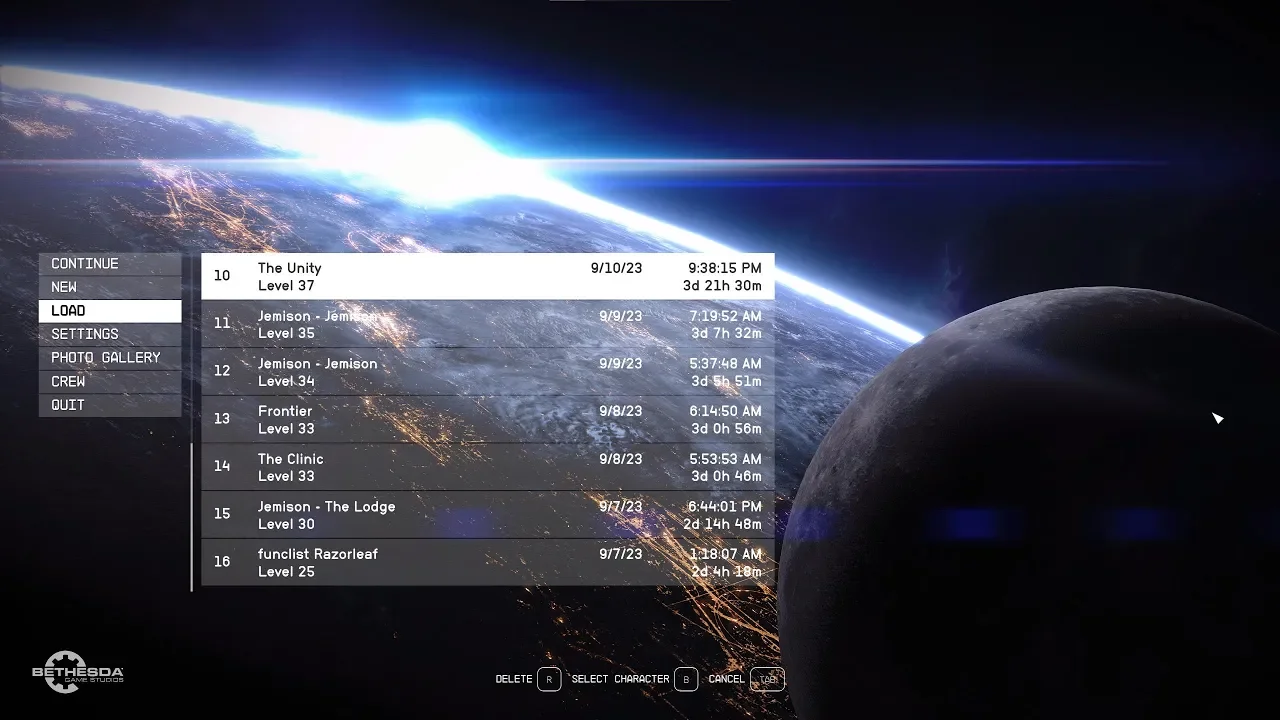
Task: Open the Photo Gallery
Action: (110, 358)
